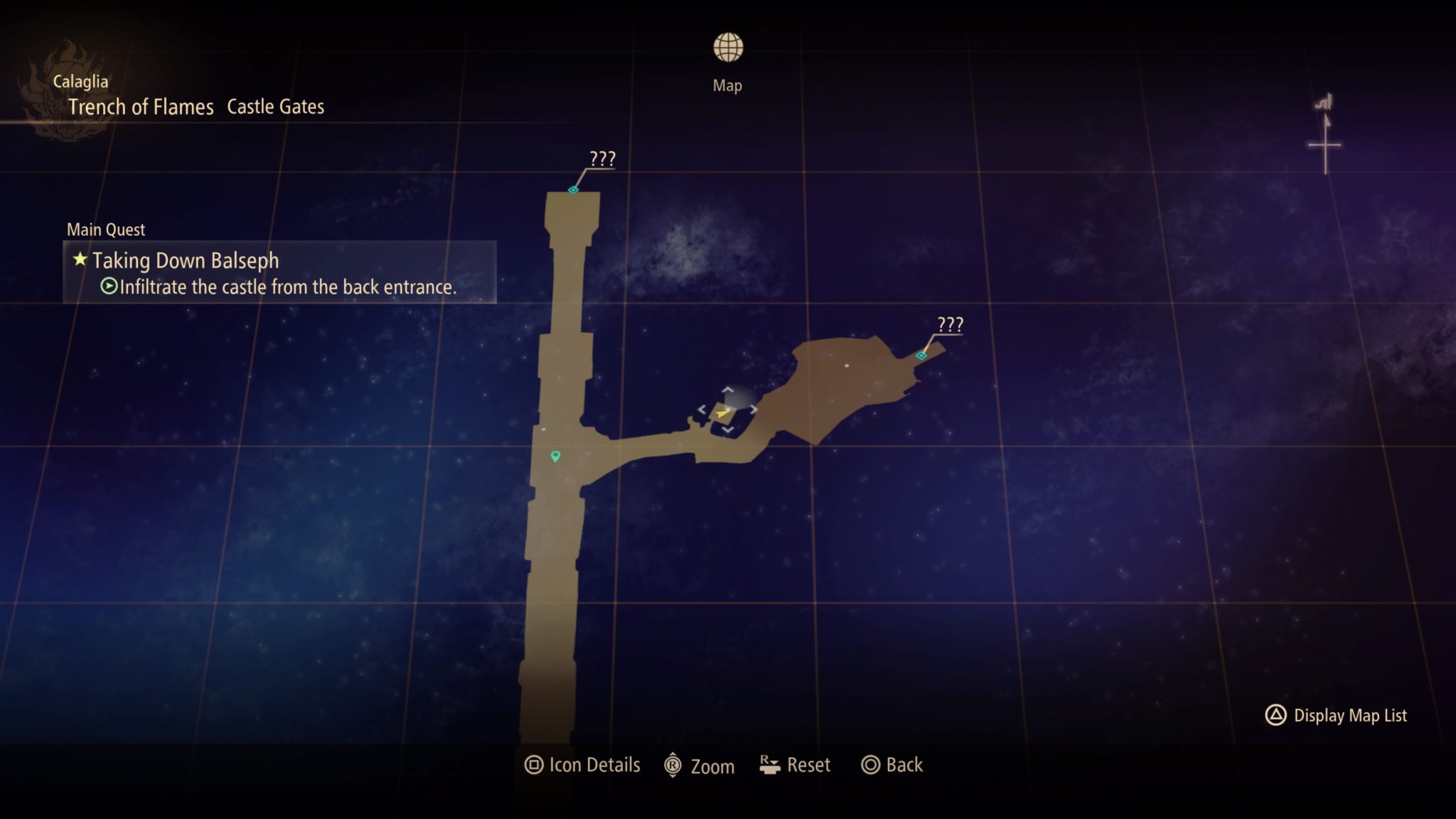Click the up chevron above the player marker

tap(727, 390)
